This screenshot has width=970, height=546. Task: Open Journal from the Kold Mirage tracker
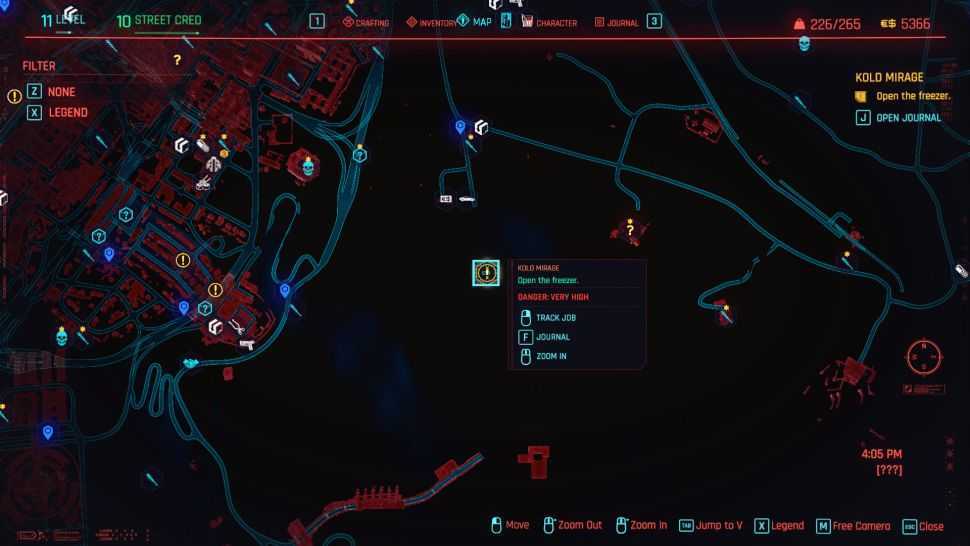click(x=907, y=118)
